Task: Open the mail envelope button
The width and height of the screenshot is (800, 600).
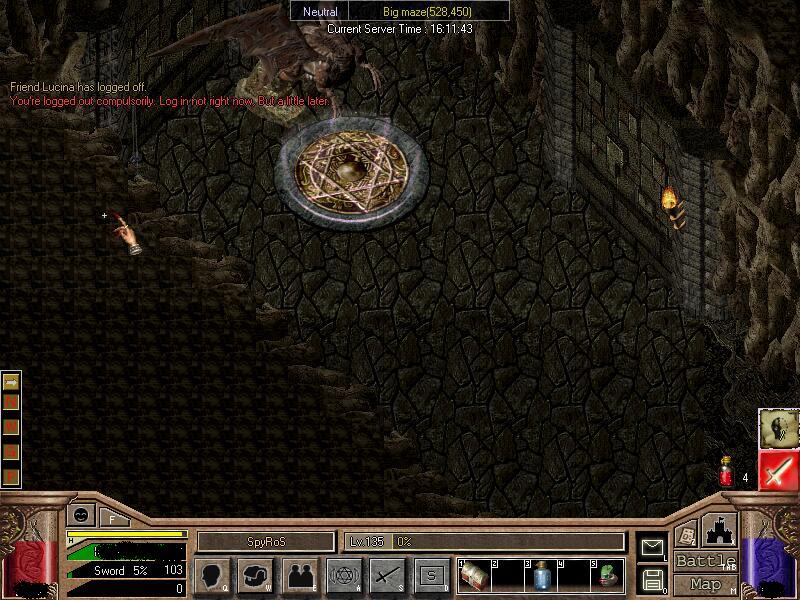Action: pos(653,548)
